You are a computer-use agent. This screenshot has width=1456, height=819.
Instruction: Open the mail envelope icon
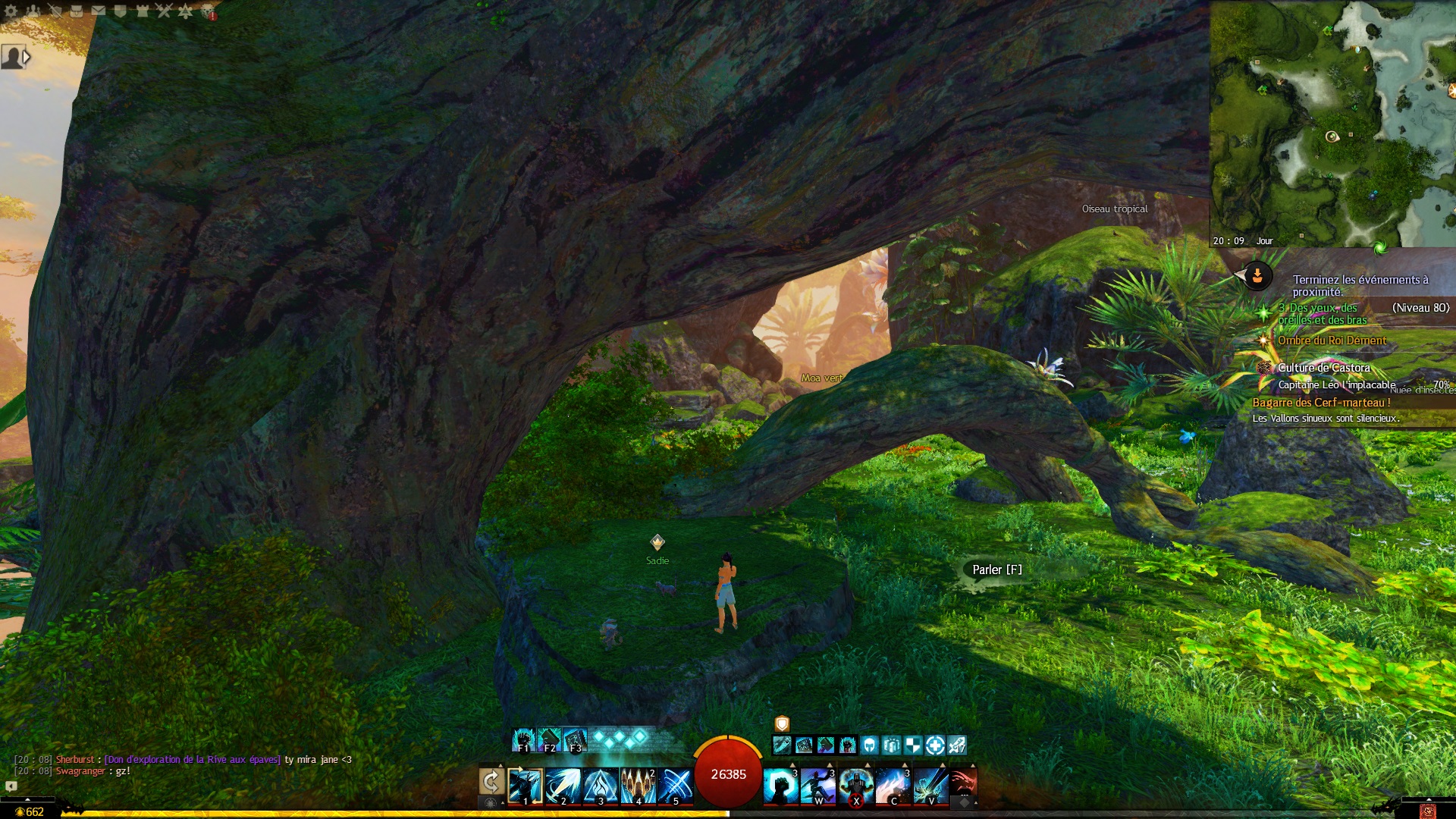tap(99, 11)
